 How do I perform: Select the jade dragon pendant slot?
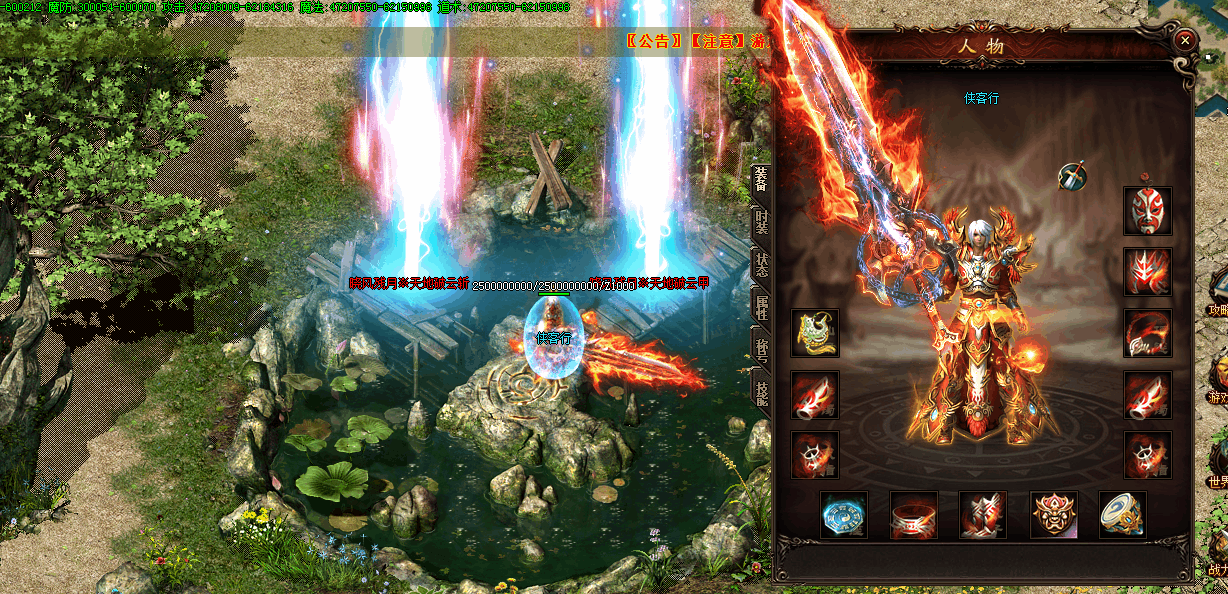(815, 333)
